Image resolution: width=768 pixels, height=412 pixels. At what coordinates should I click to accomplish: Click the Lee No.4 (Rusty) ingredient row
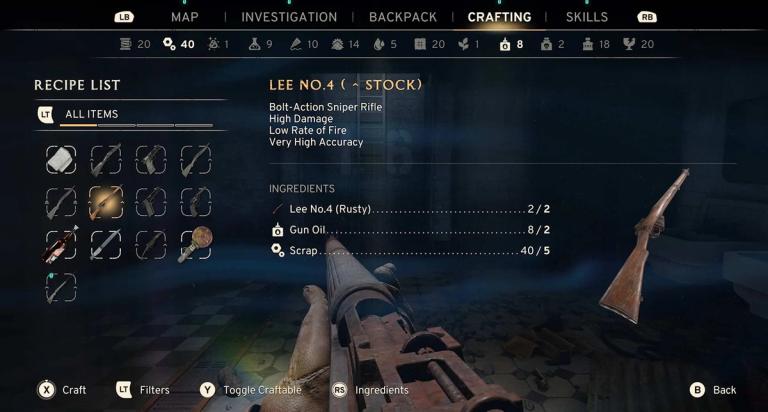tap(410, 209)
